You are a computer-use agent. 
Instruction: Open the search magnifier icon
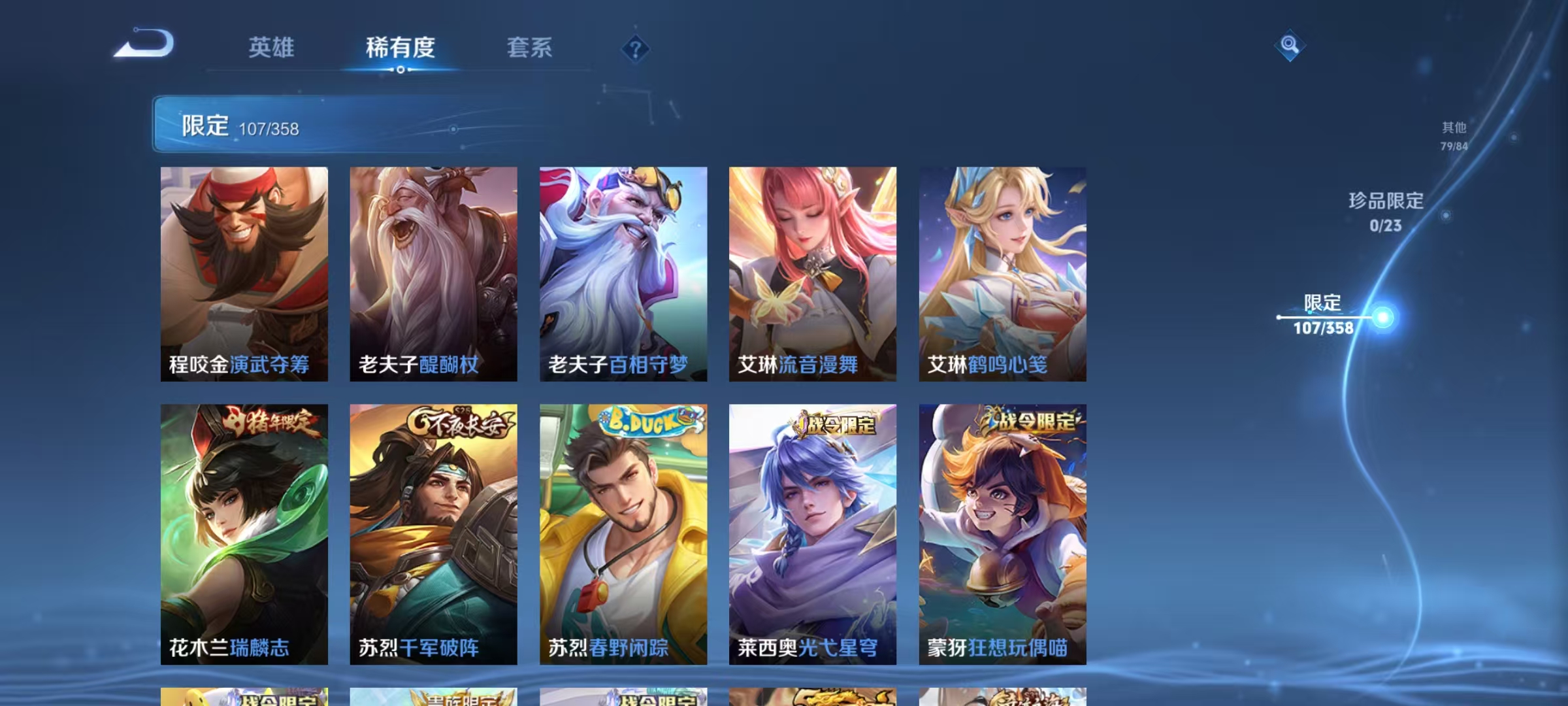tap(1288, 46)
